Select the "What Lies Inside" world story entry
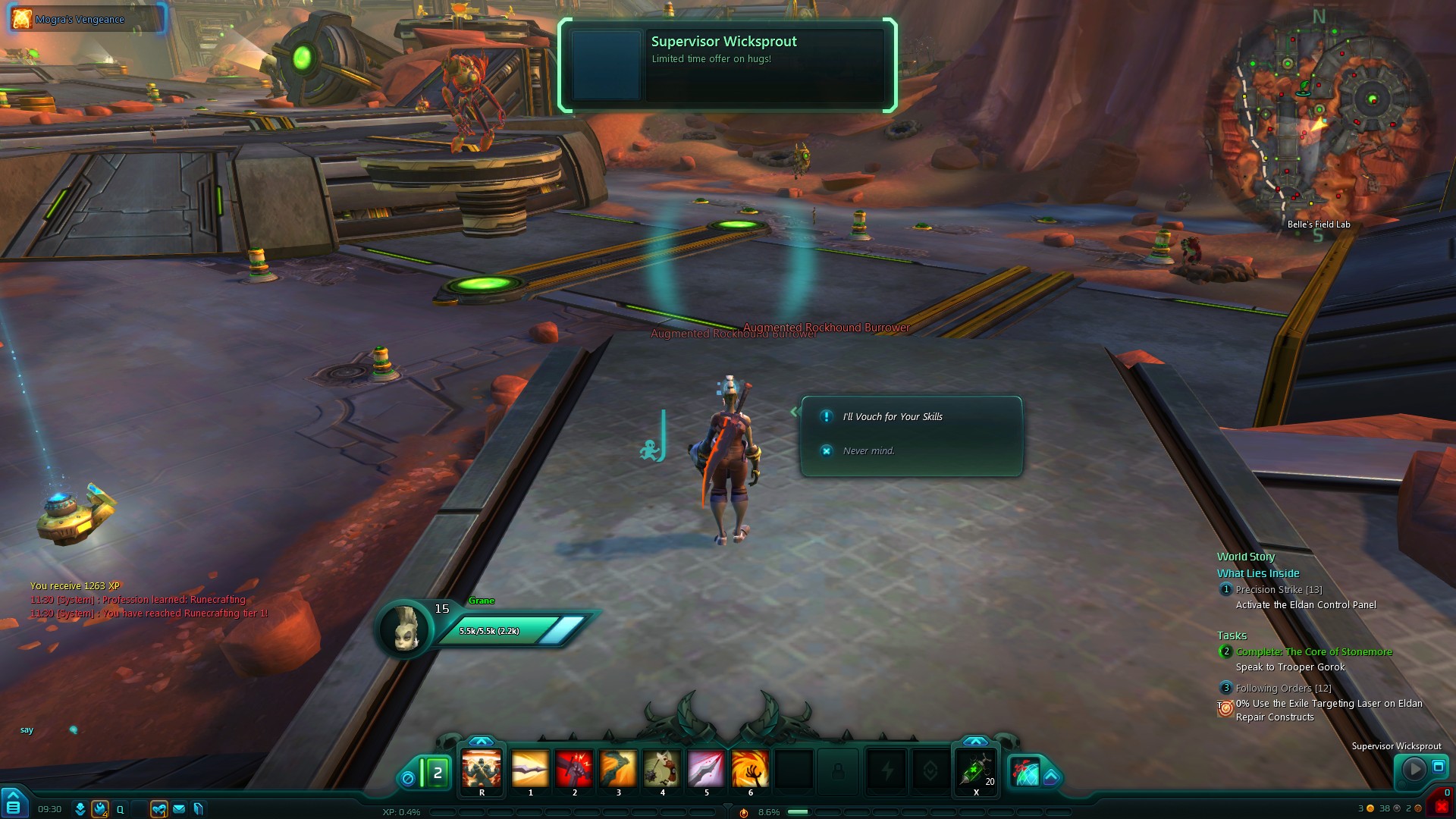Image resolution: width=1456 pixels, height=819 pixels. tap(1258, 573)
